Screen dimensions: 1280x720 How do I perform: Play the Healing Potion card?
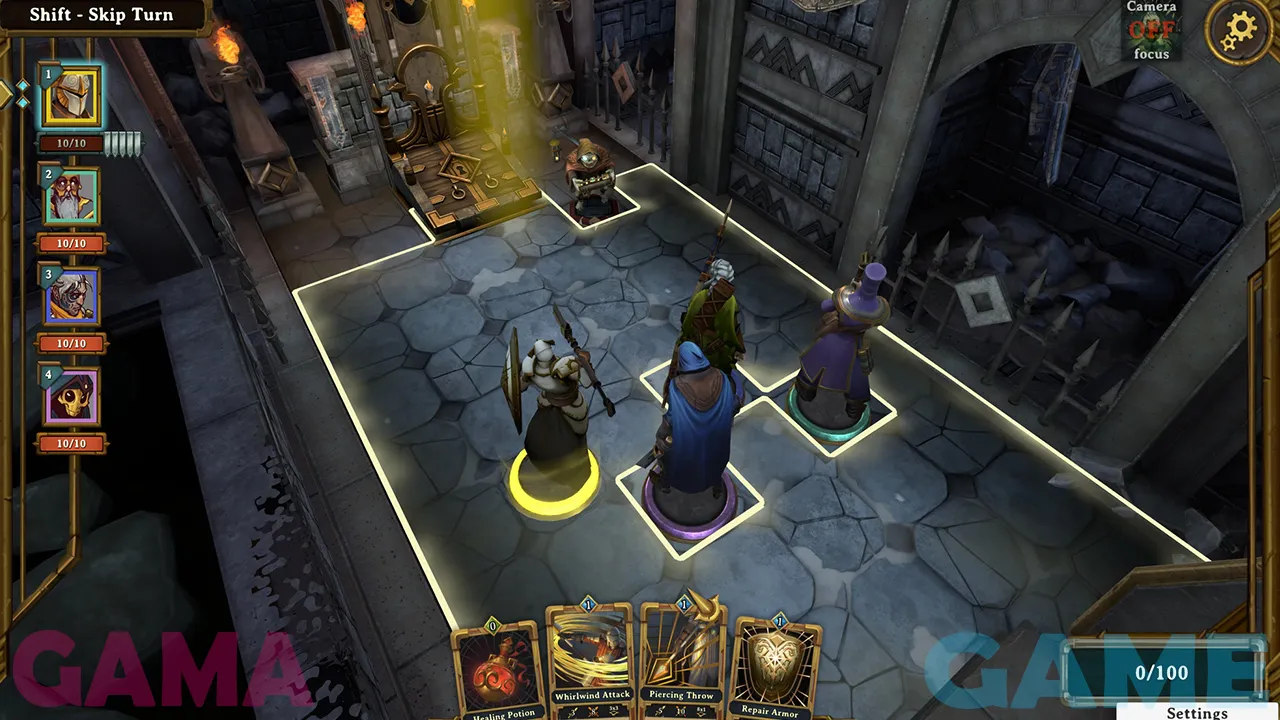pos(497,668)
